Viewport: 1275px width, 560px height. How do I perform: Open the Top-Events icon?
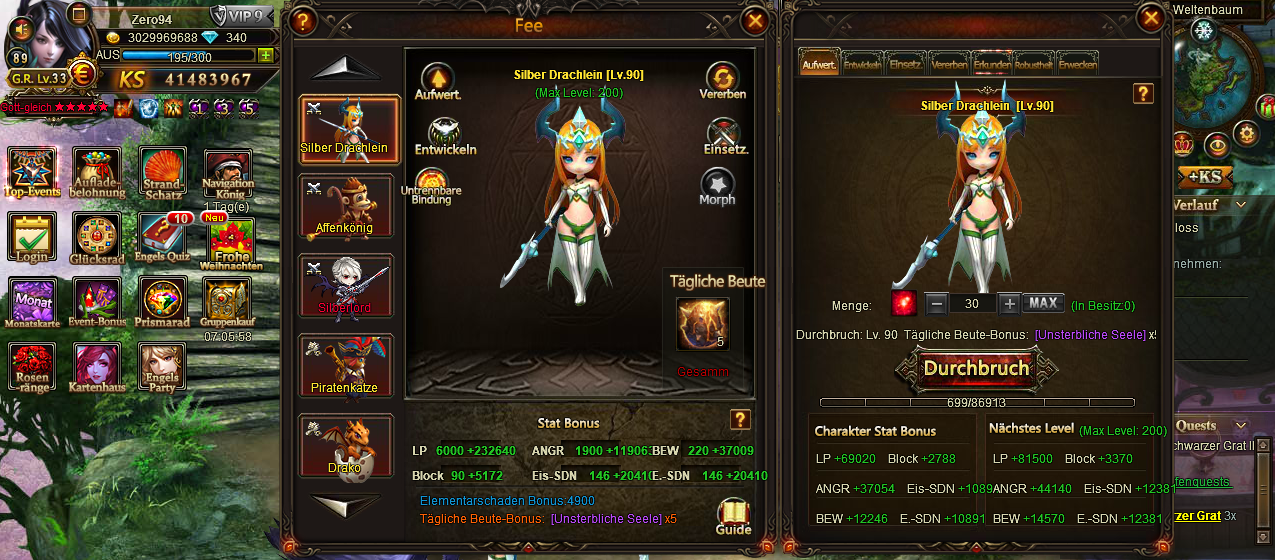[x=32, y=171]
